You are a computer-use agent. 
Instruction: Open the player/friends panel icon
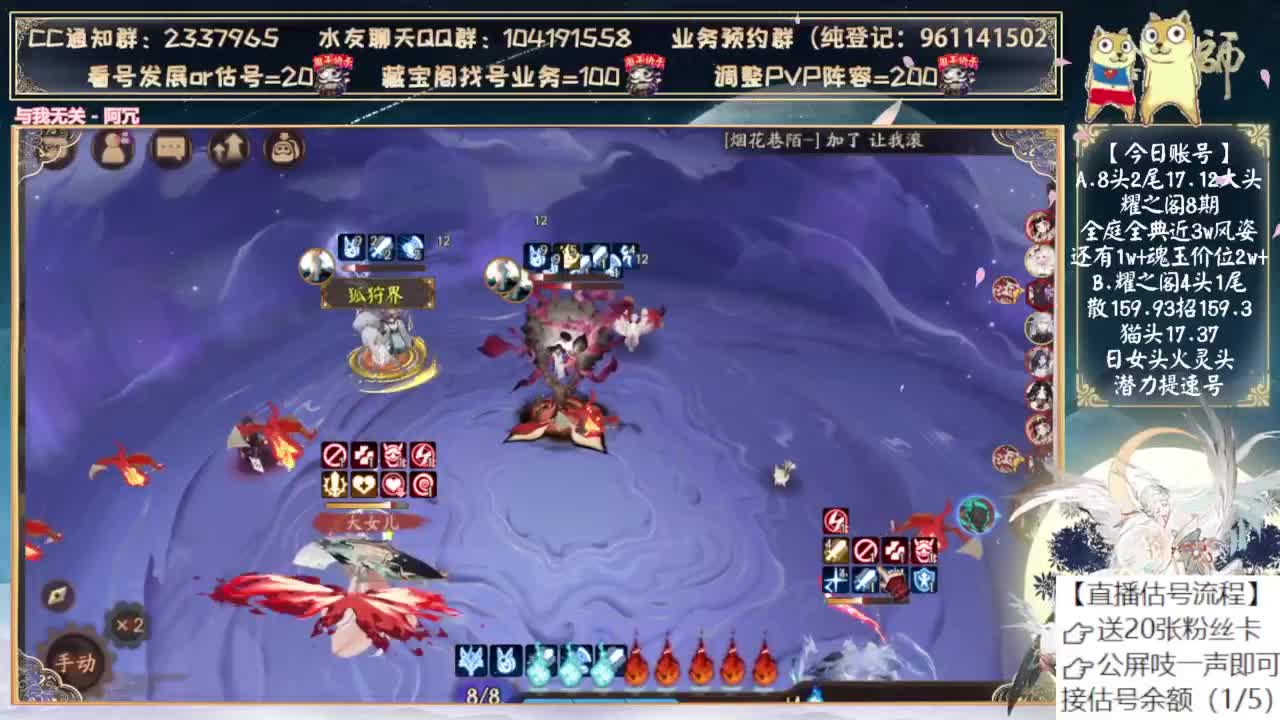click(x=113, y=147)
